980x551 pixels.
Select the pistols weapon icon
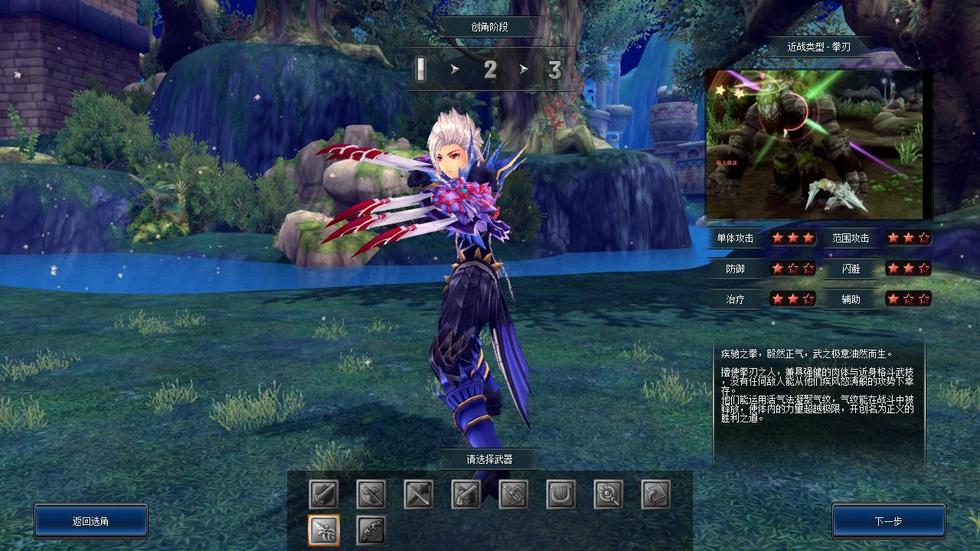[x=466, y=494]
